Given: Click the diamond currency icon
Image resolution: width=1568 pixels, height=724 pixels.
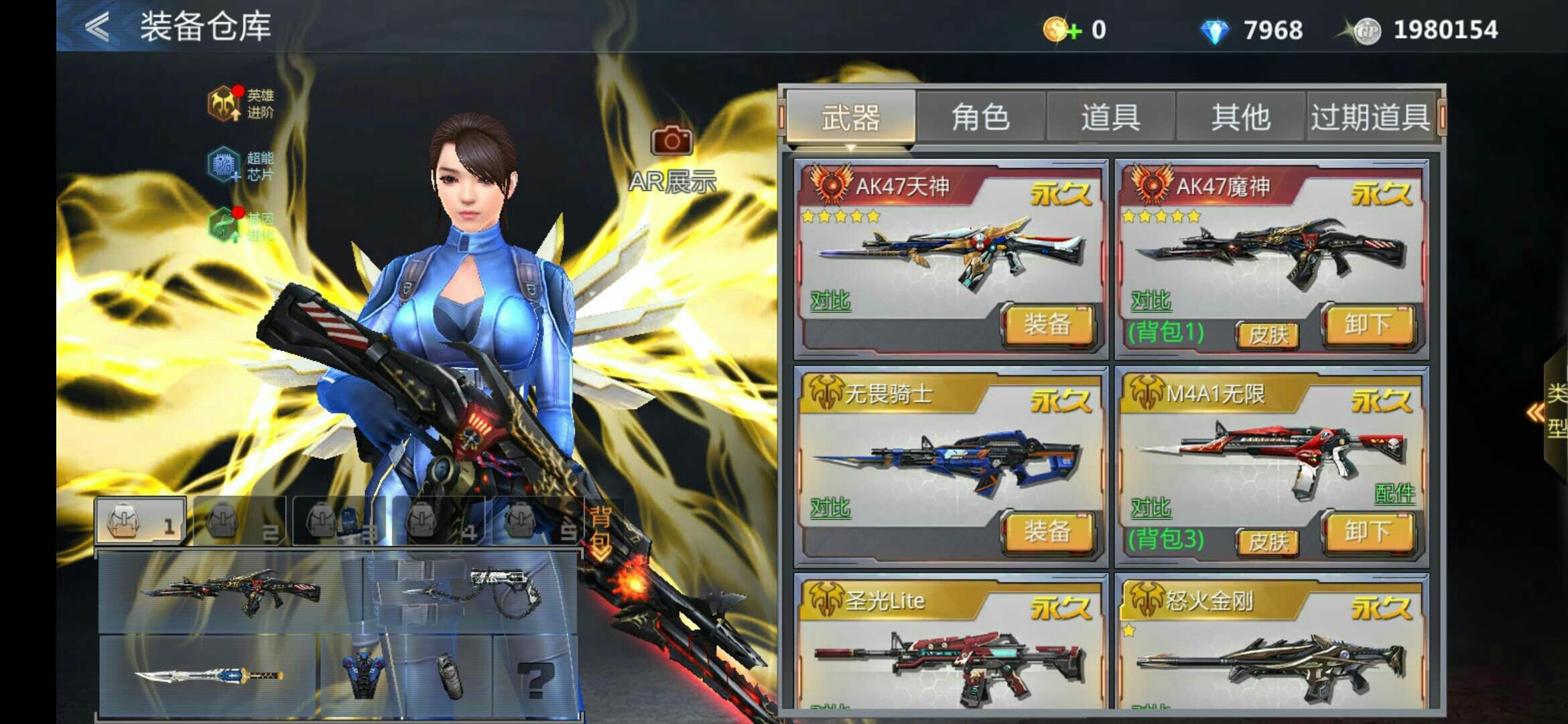Looking at the screenshot, I should [1216, 29].
